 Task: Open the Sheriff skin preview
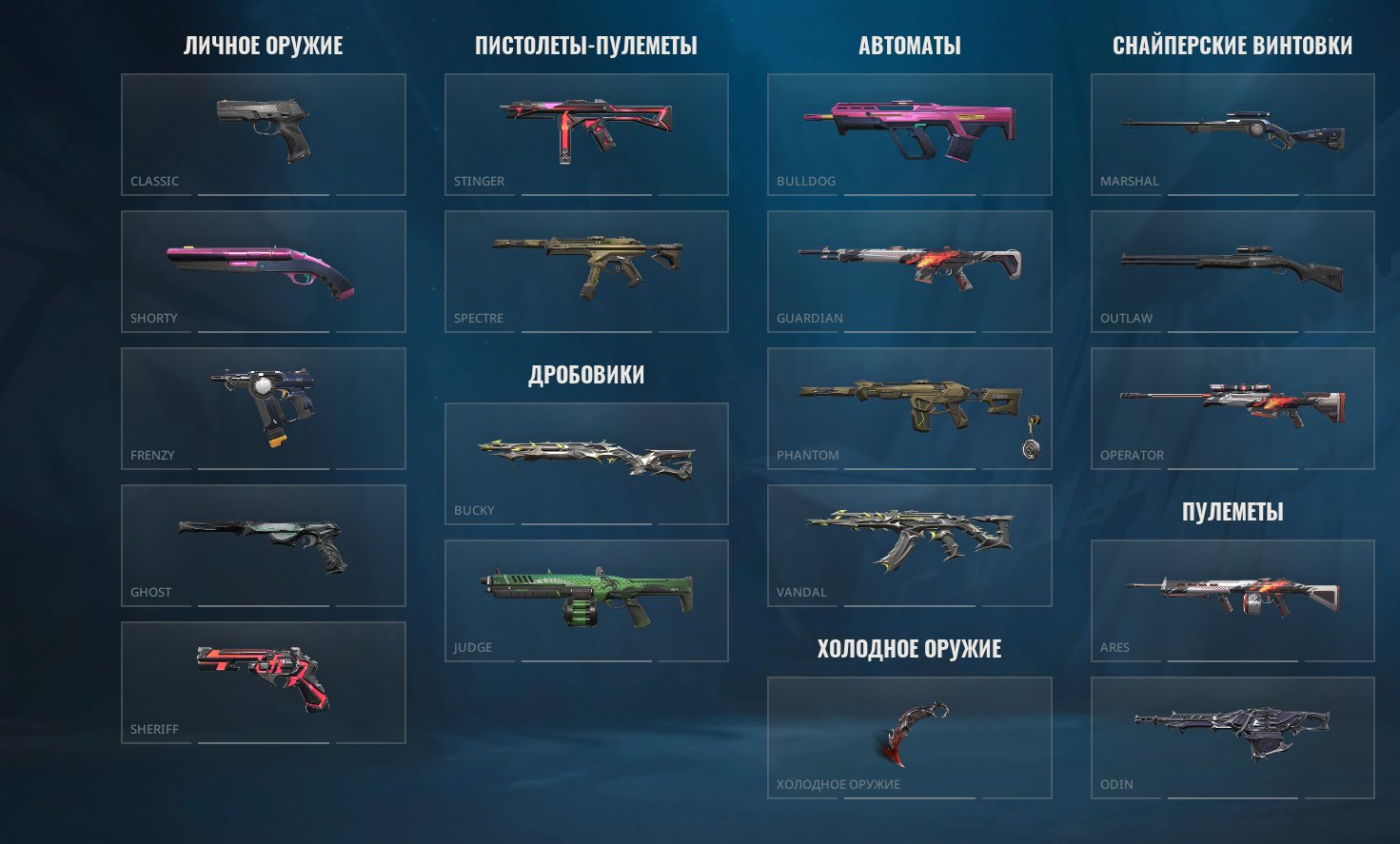pos(263,682)
